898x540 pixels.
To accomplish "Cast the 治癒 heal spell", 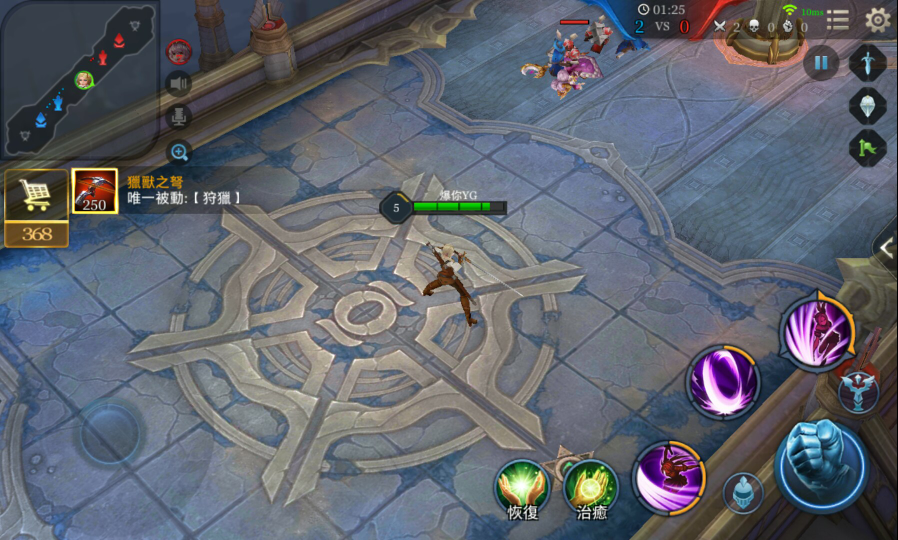I will (x=590, y=485).
